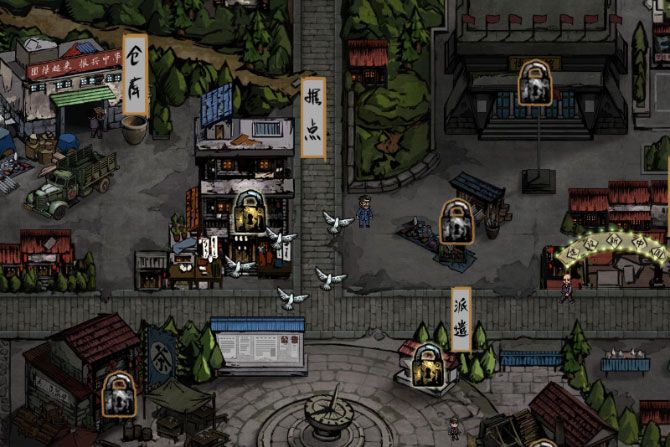This screenshot has height=447, width=670.
Task: Select the 据点 stronghold banner
Action: click(x=313, y=117)
